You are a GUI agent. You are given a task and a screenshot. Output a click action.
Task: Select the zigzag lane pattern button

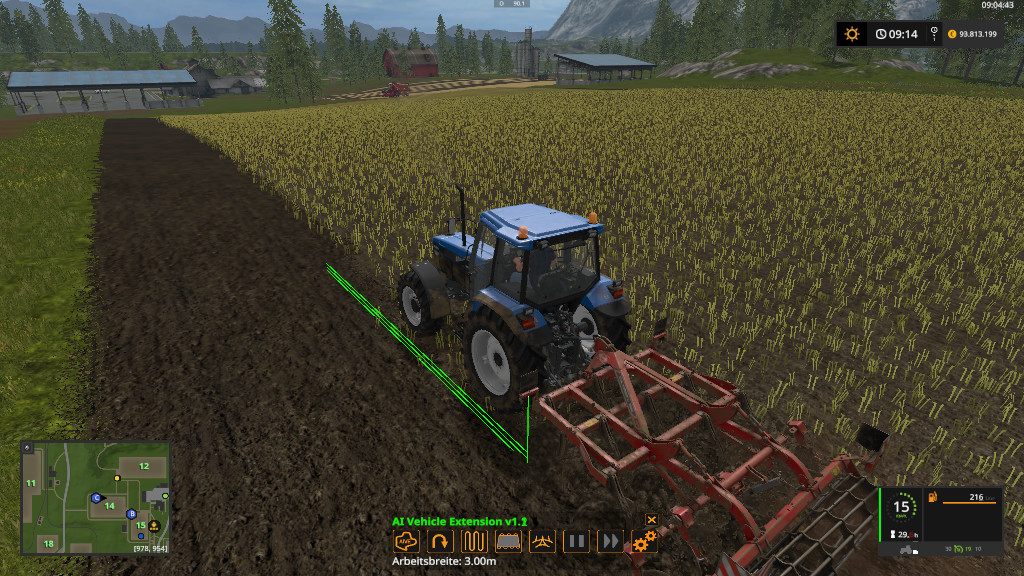tap(473, 542)
